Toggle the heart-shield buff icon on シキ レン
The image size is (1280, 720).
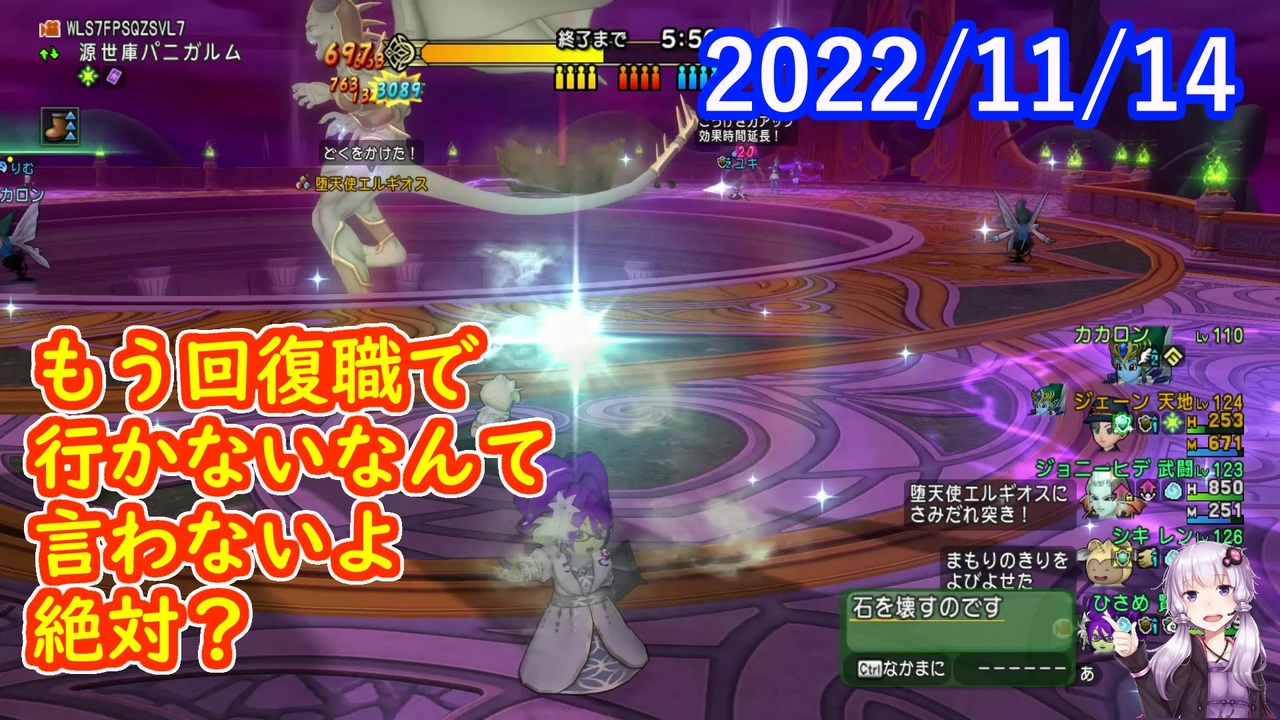click(1122, 556)
